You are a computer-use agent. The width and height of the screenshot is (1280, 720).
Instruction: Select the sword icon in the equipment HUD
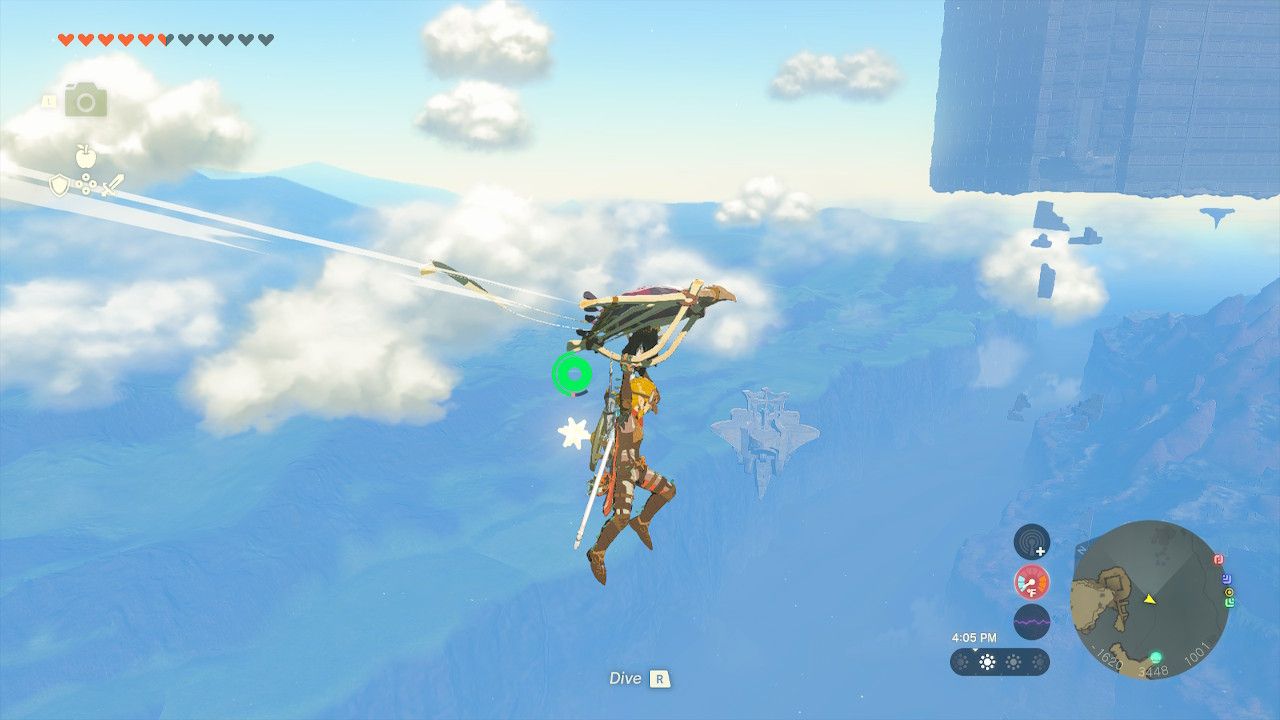(113, 184)
